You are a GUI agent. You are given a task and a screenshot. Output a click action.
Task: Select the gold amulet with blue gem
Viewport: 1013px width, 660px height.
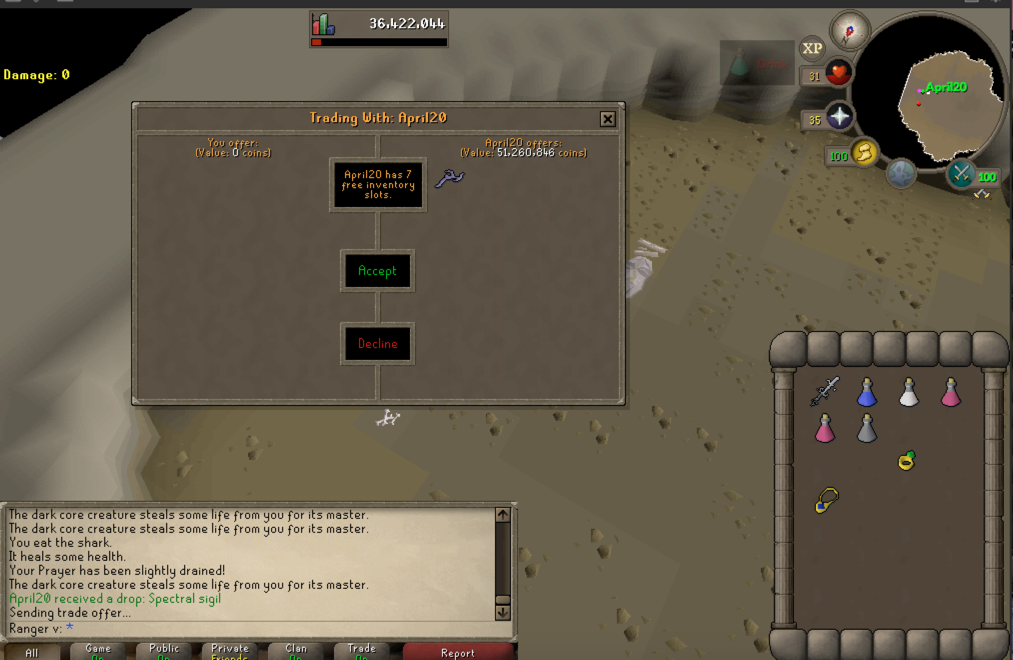826,500
